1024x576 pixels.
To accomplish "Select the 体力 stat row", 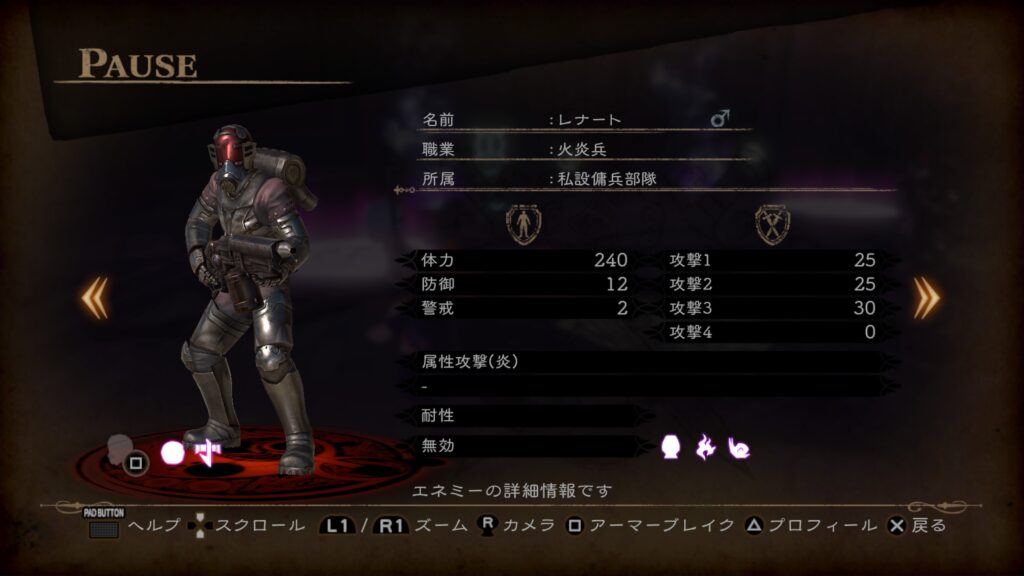I will click(522, 260).
